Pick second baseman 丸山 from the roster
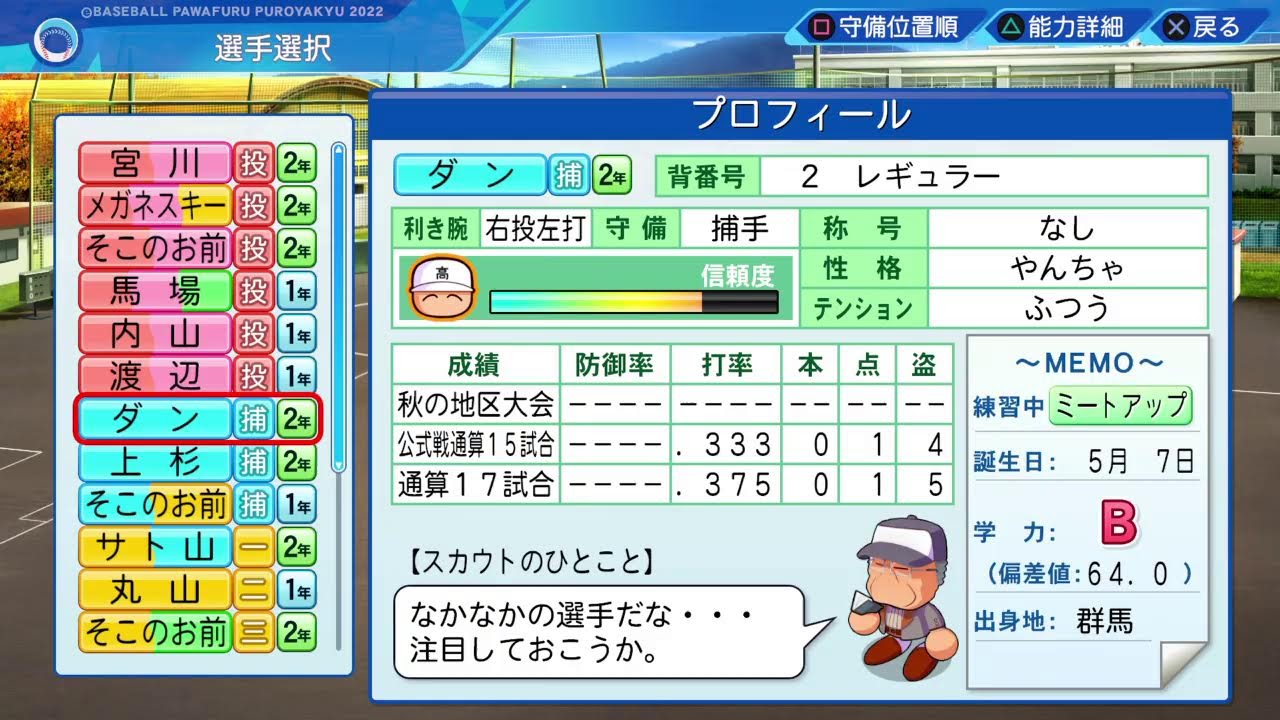The image size is (1280, 720). coord(156,590)
